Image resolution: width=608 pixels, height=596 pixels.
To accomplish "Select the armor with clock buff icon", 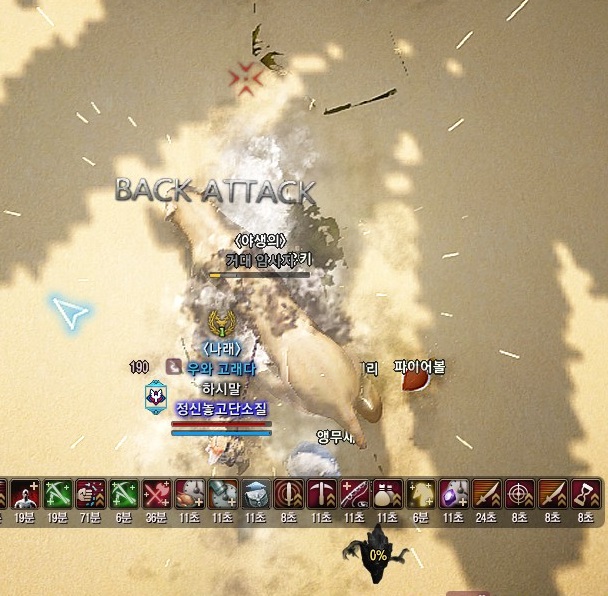I will click(x=222, y=494).
